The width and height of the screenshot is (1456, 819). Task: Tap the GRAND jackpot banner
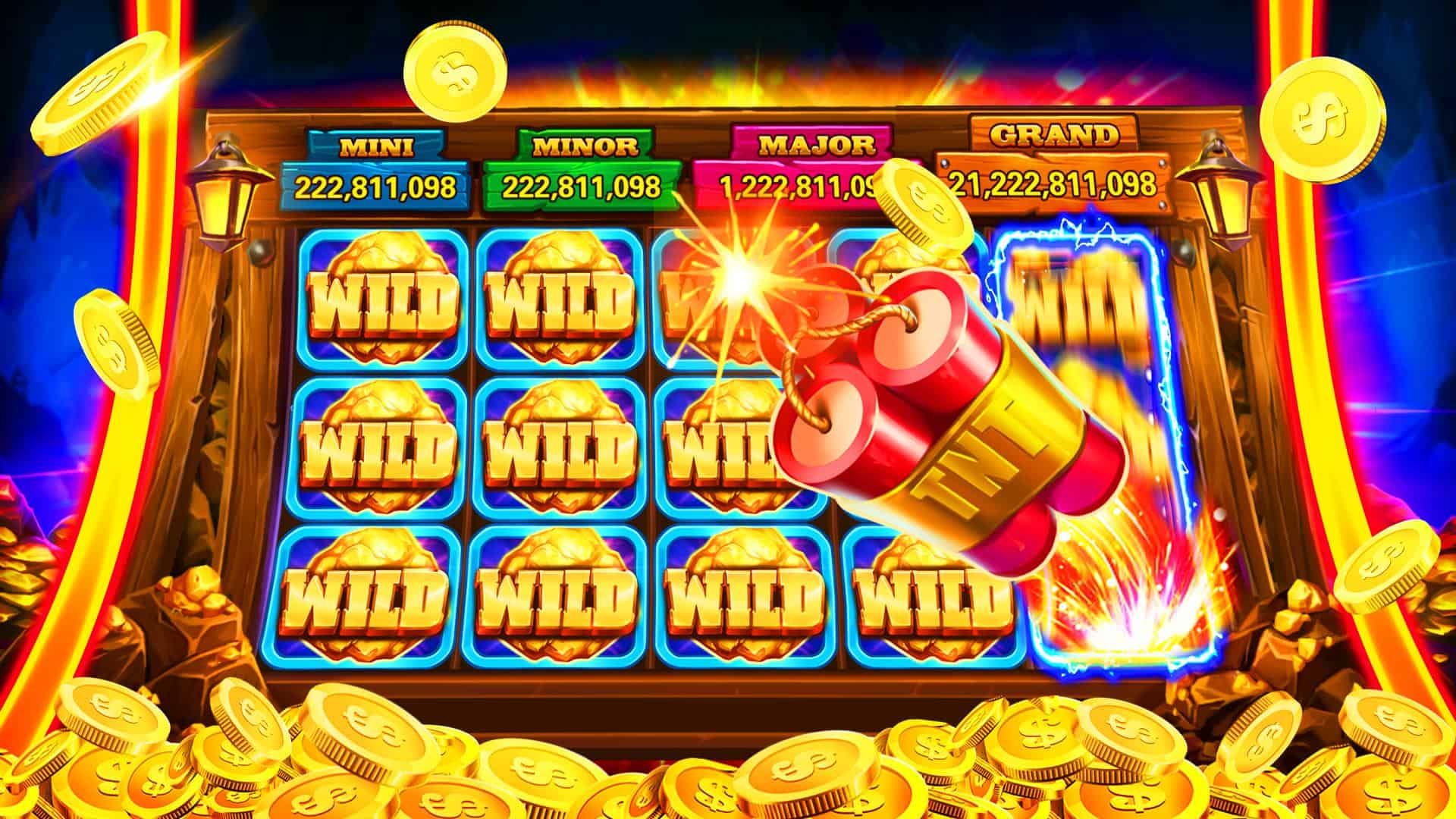coord(1054,136)
